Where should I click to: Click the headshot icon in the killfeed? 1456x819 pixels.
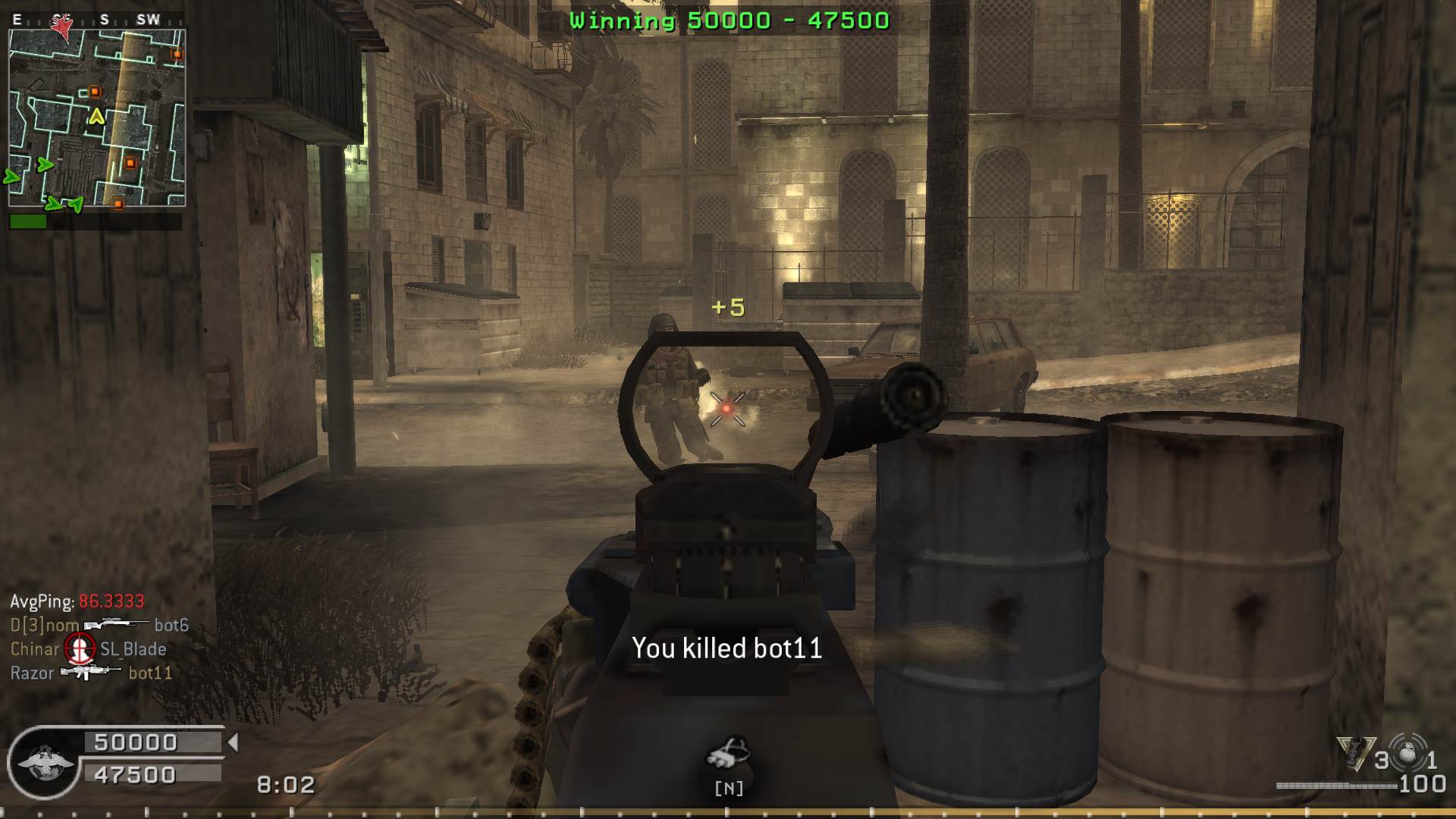coord(80,649)
